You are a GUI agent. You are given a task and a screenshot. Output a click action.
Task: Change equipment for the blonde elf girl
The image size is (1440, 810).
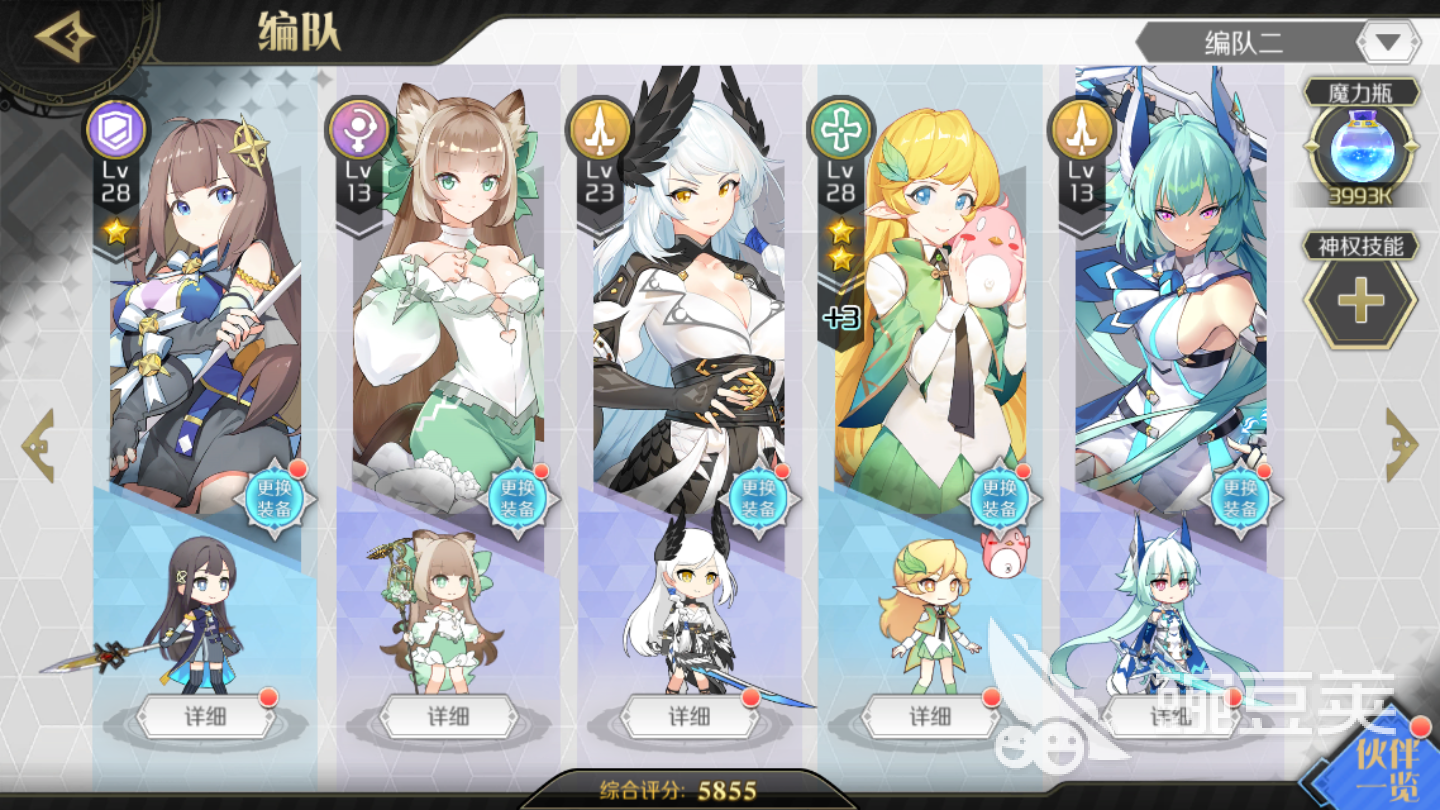click(999, 498)
